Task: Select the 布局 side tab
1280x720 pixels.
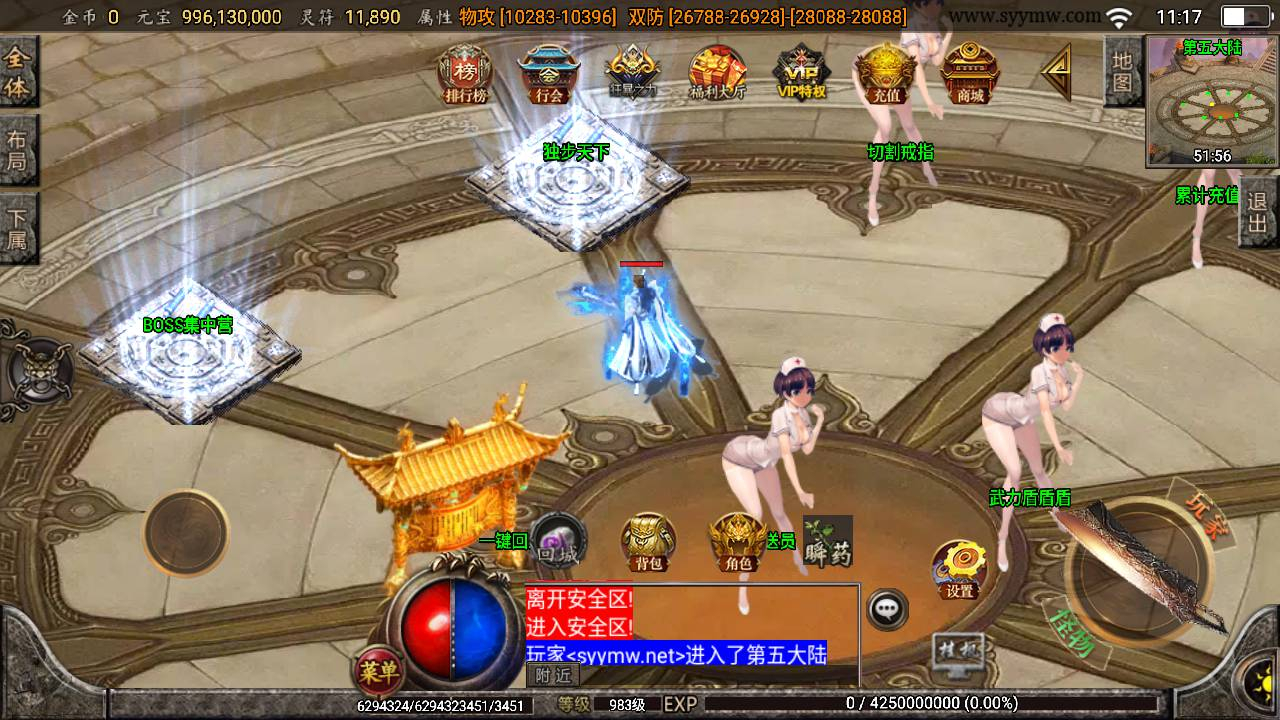Action: point(17,150)
